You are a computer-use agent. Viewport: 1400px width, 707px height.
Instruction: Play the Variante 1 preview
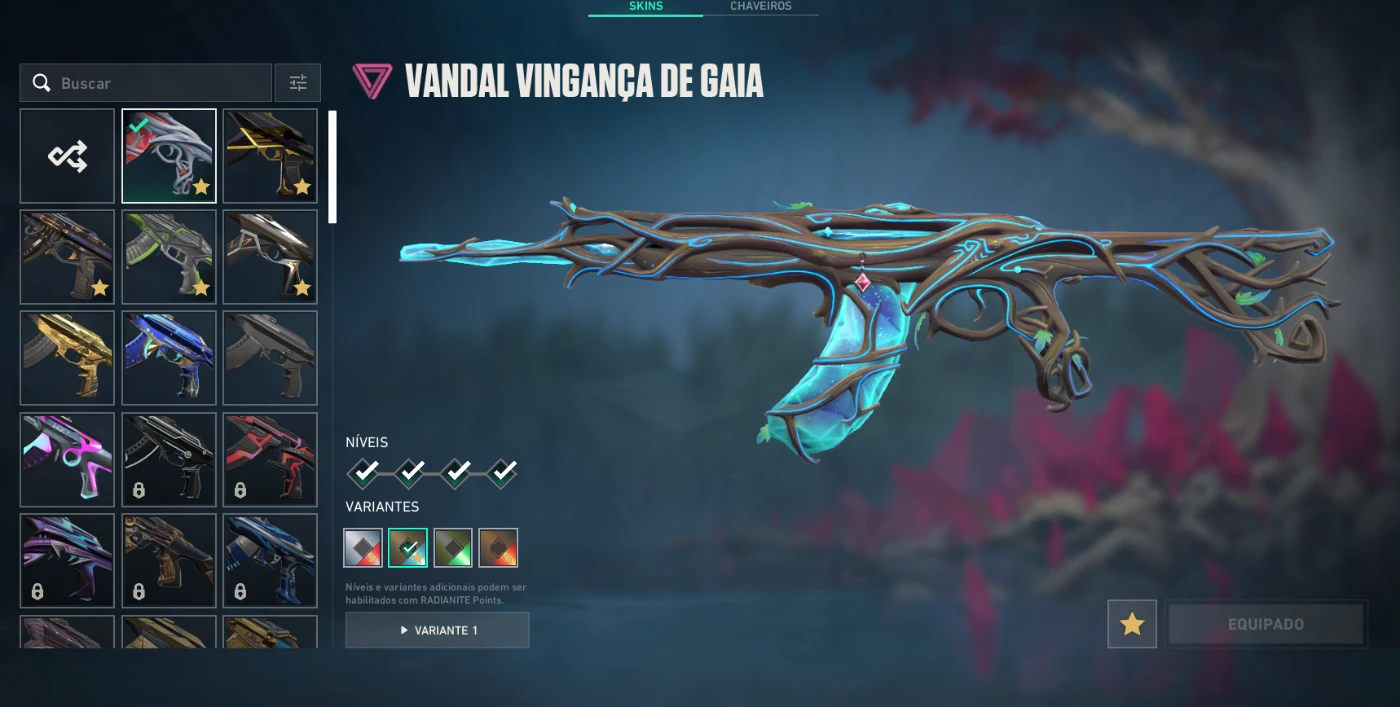(x=437, y=630)
